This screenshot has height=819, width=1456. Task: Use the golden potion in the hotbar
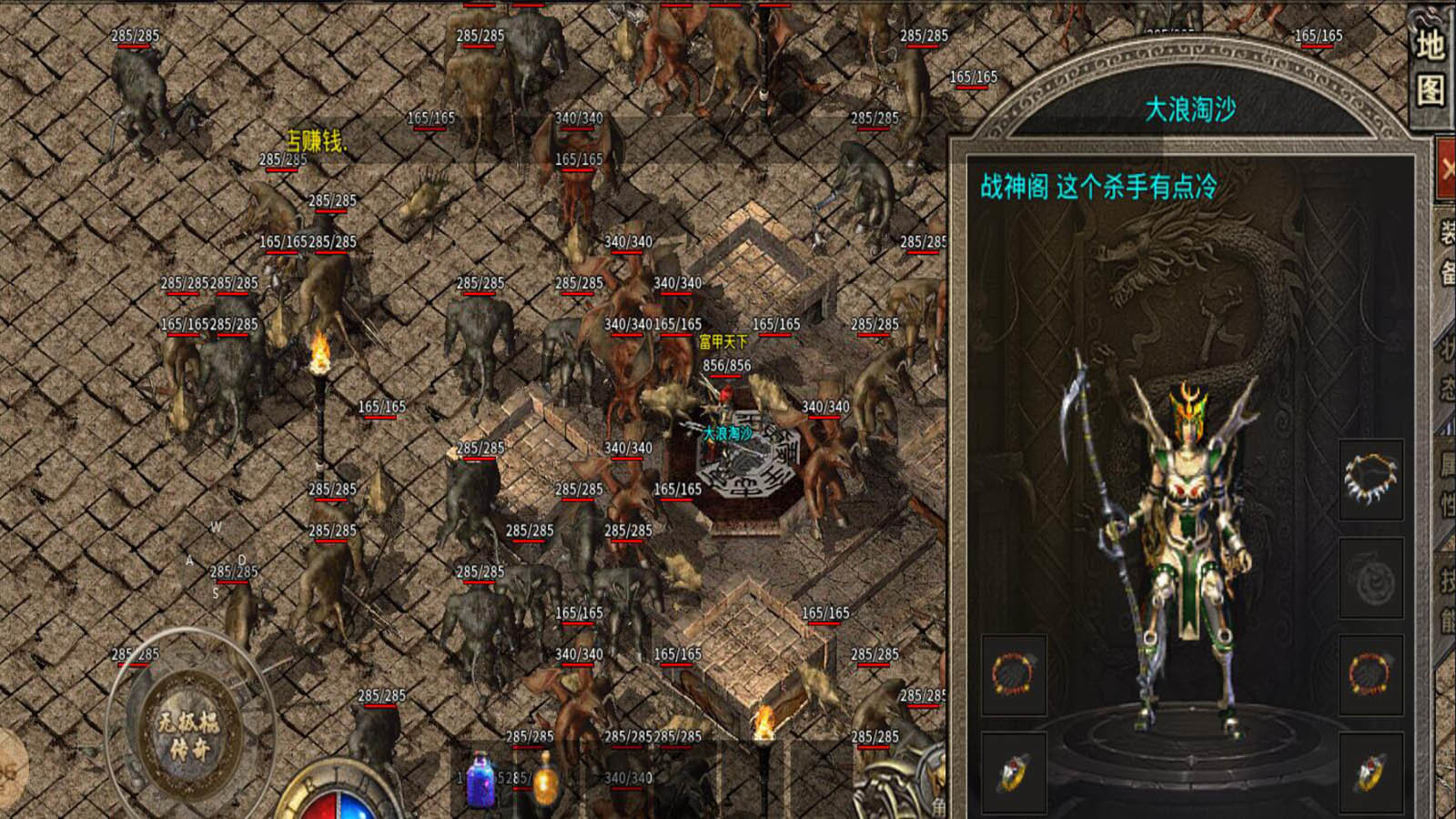[546, 781]
